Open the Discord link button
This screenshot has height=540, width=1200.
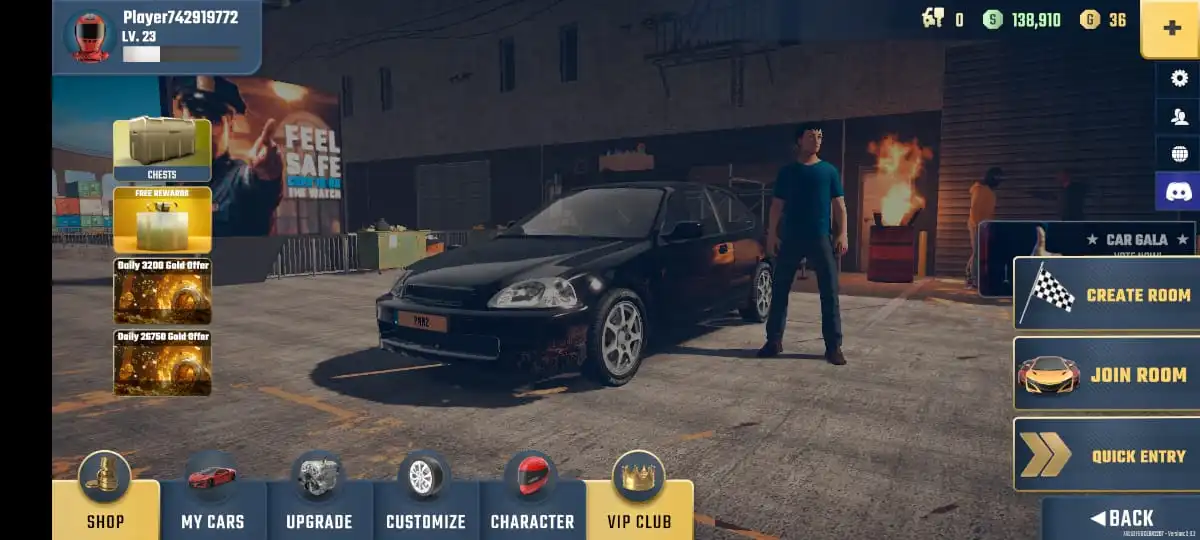[x=1178, y=191]
